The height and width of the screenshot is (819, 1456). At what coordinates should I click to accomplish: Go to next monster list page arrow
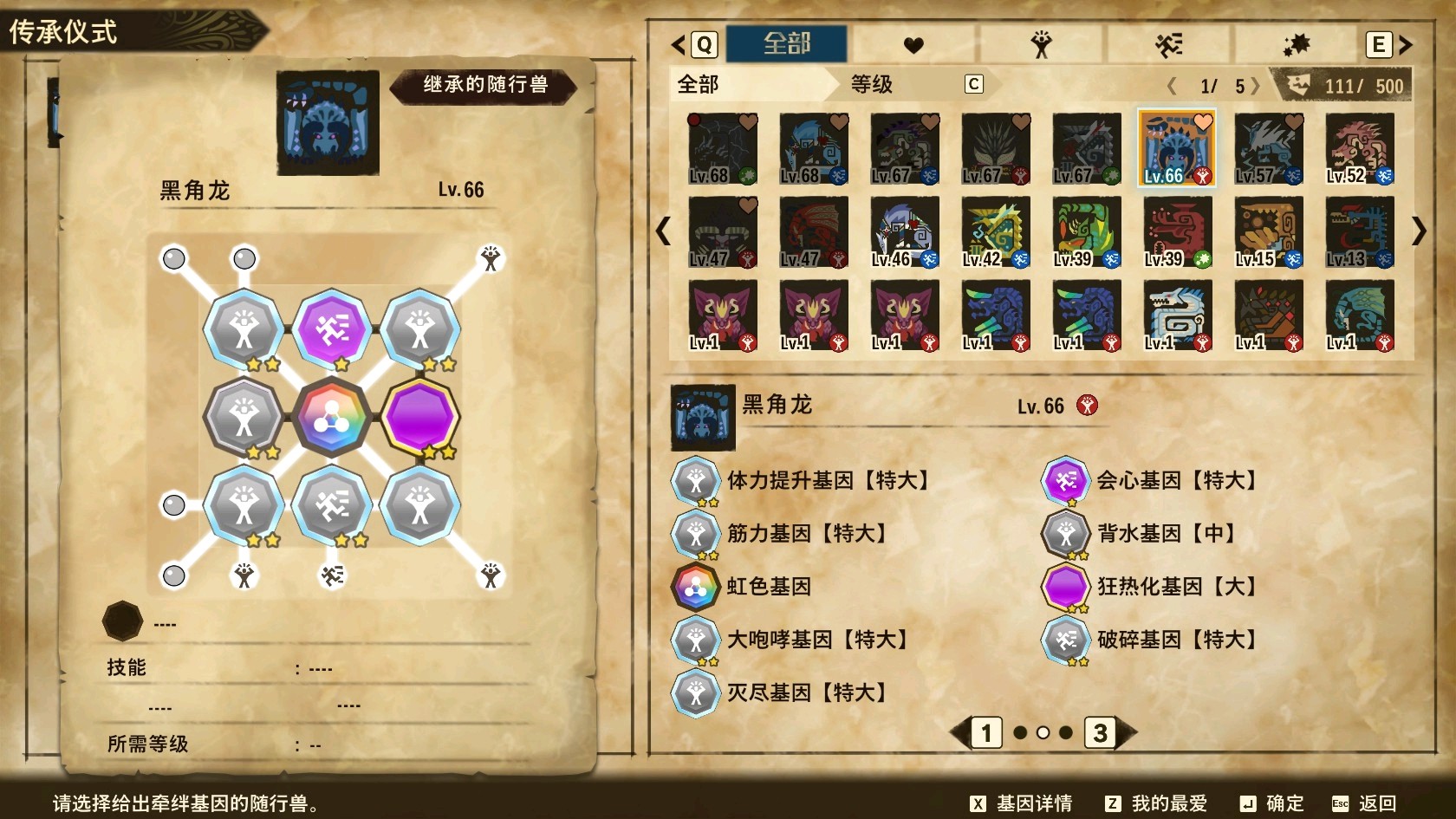(1419, 231)
